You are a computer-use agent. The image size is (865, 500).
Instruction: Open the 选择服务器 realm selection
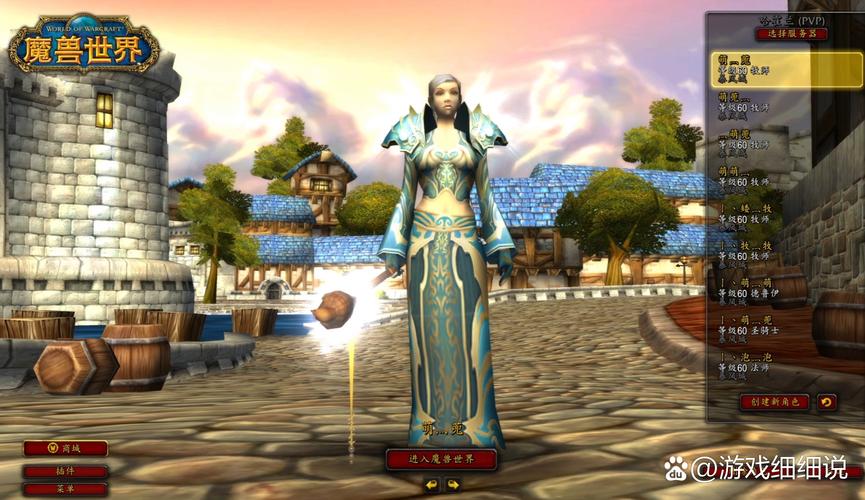791,33
